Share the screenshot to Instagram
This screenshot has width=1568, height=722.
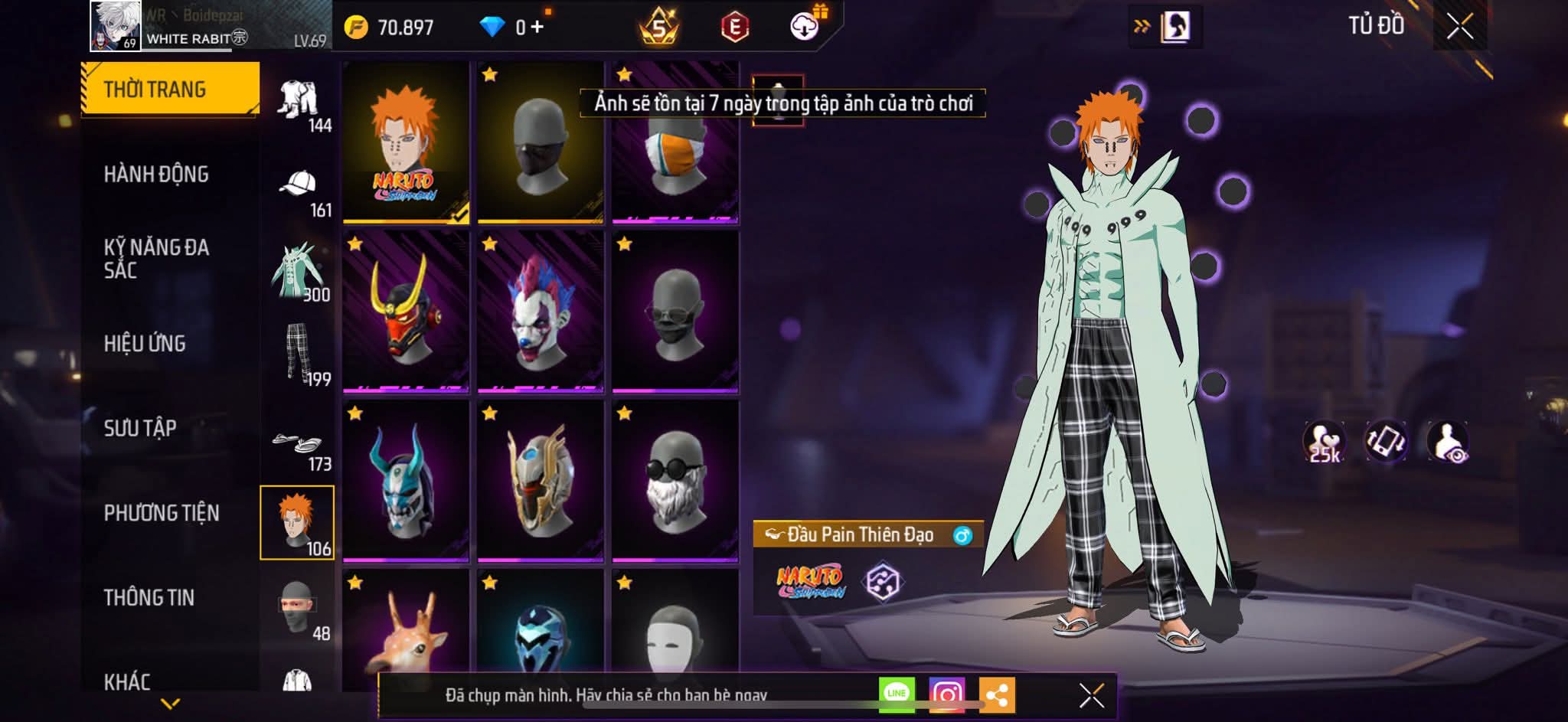(x=946, y=694)
